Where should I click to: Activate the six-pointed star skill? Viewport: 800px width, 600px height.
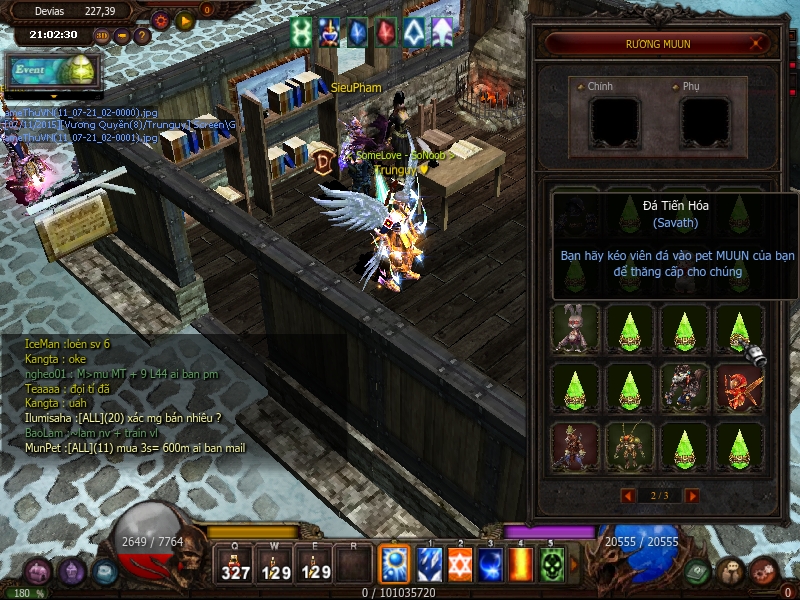click(460, 565)
